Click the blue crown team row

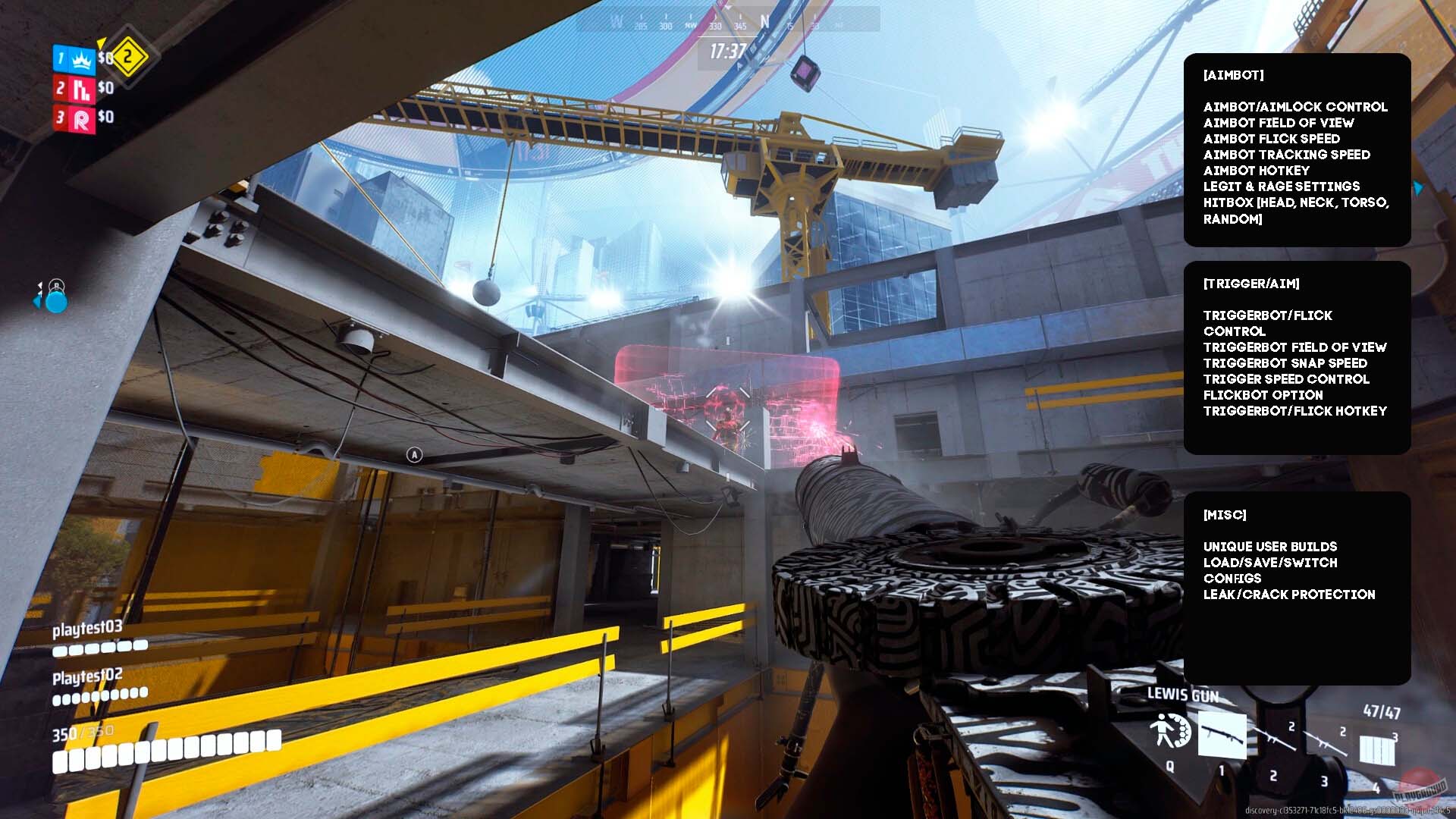[x=74, y=59]
